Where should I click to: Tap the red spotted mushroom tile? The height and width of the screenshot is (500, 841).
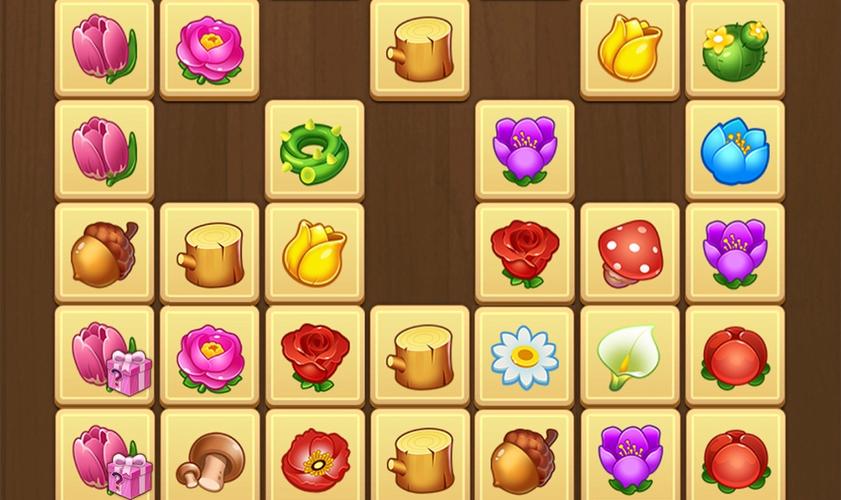(630, 253)
